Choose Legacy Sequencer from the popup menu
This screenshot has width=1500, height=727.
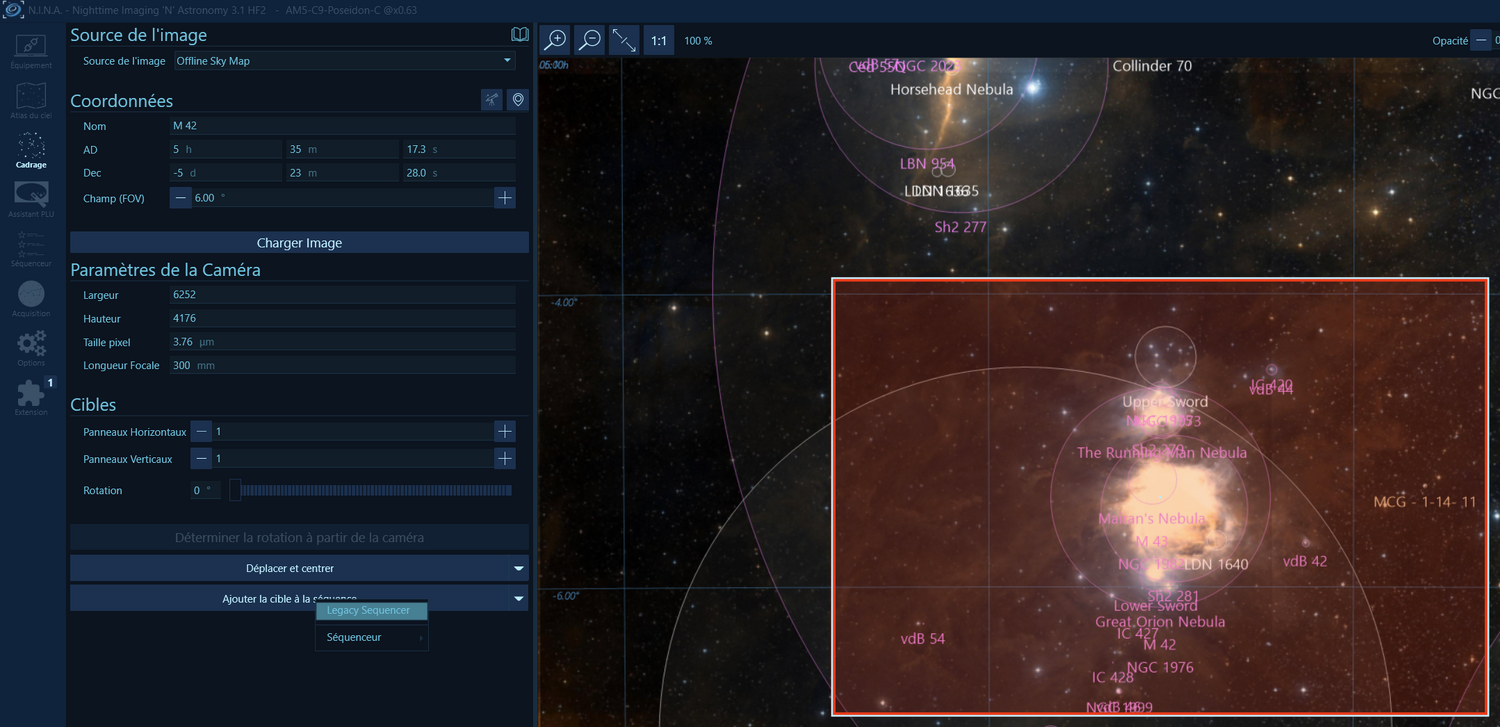click(x=370, y=610)
